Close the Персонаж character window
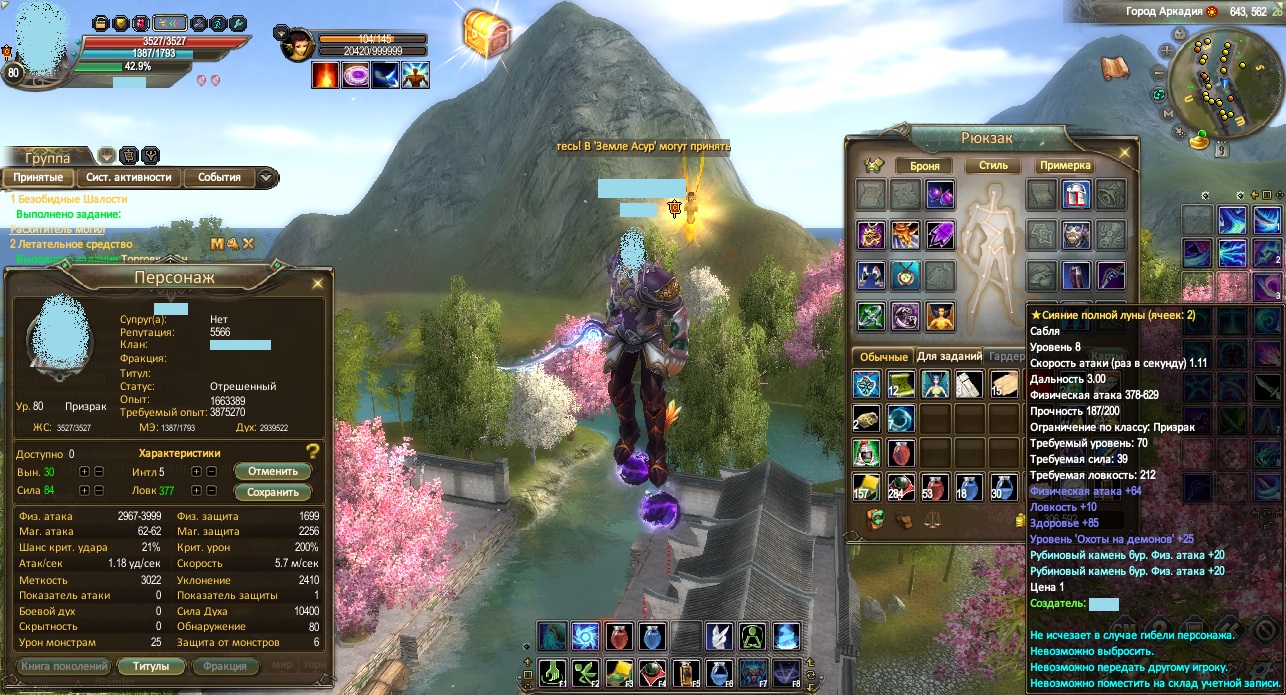The width and height of the screenshot is (1286, 695). (318, 283)
